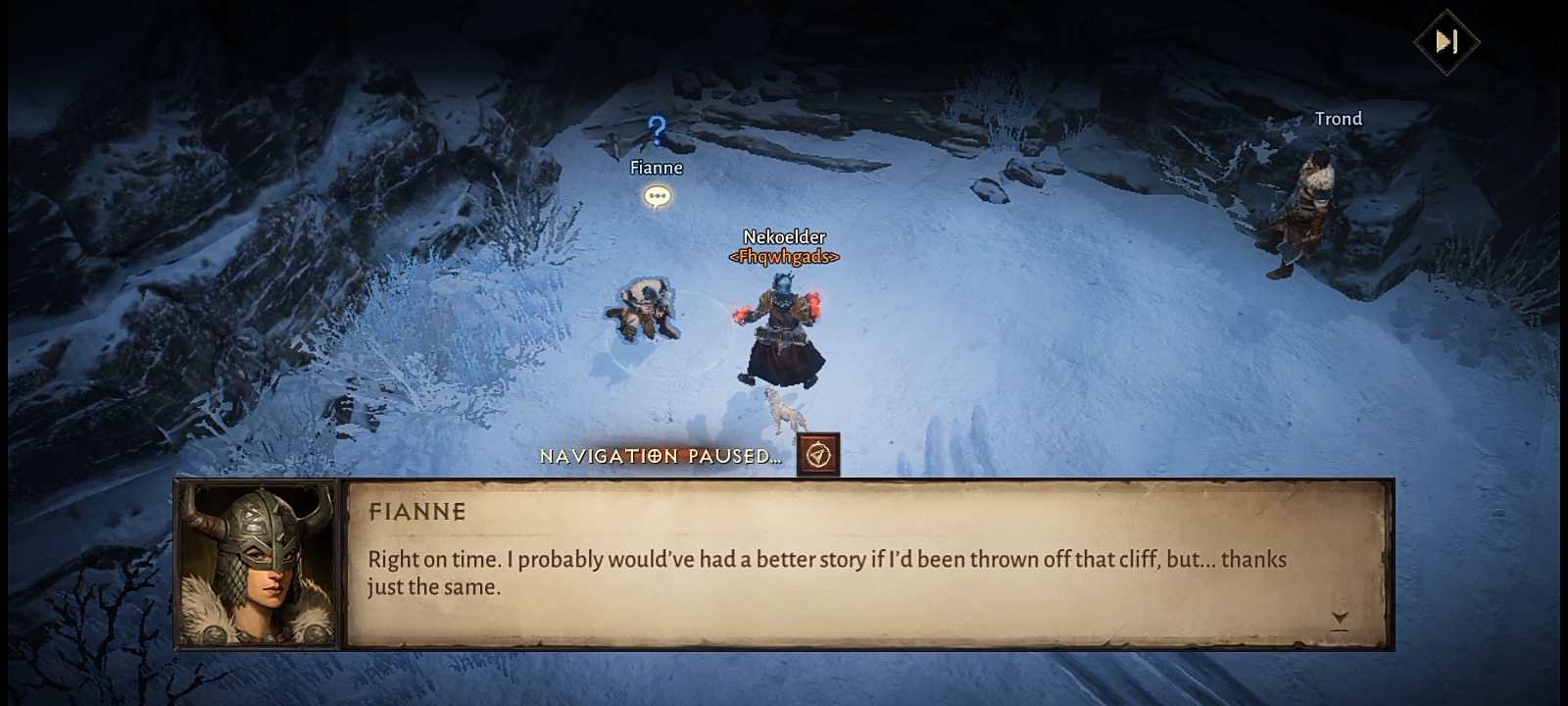Skip the cutscene dialogue
1568x706 pixels.
pos(1445,41)
